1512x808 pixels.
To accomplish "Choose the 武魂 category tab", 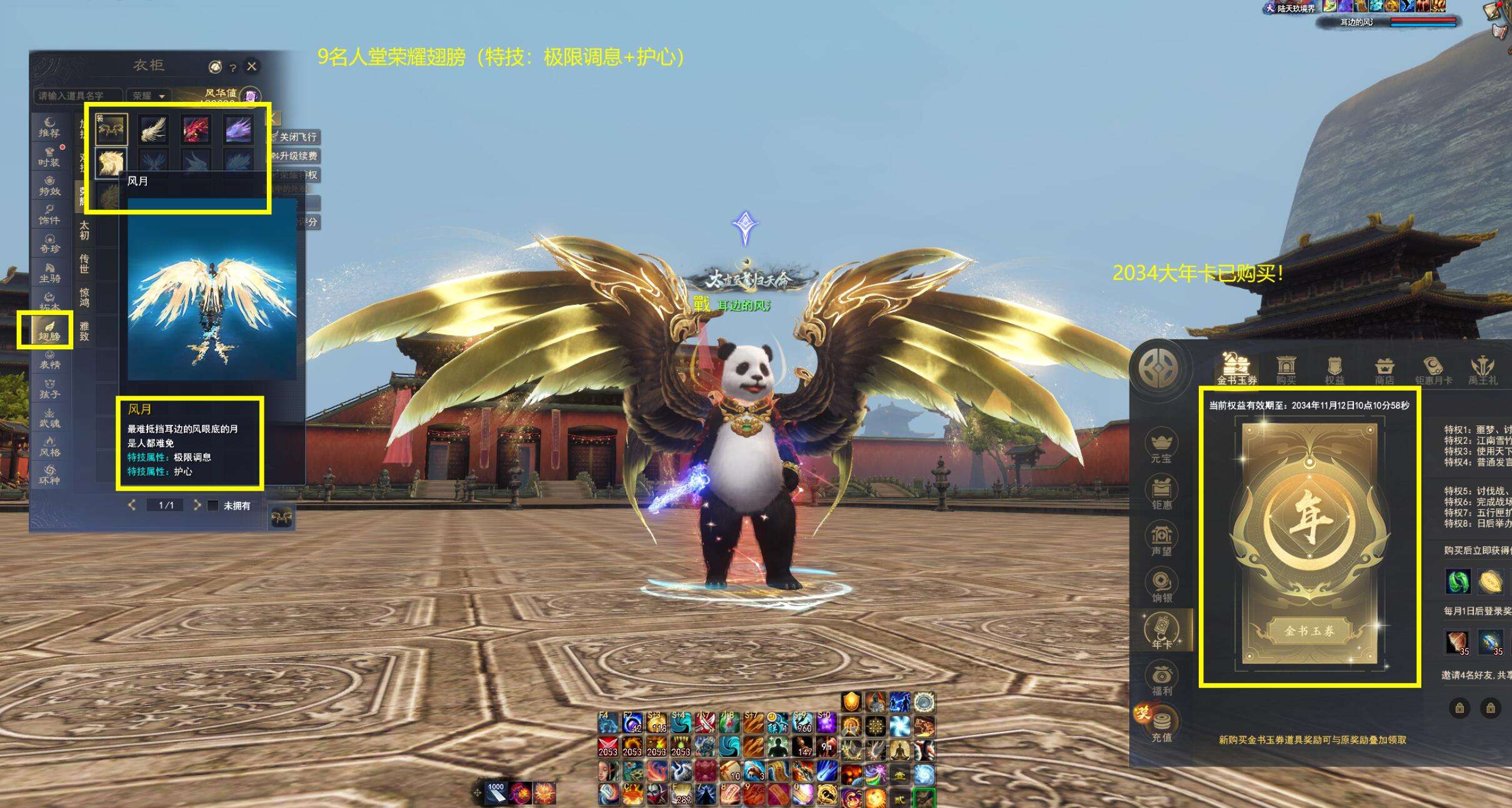I will click(49, 417).
